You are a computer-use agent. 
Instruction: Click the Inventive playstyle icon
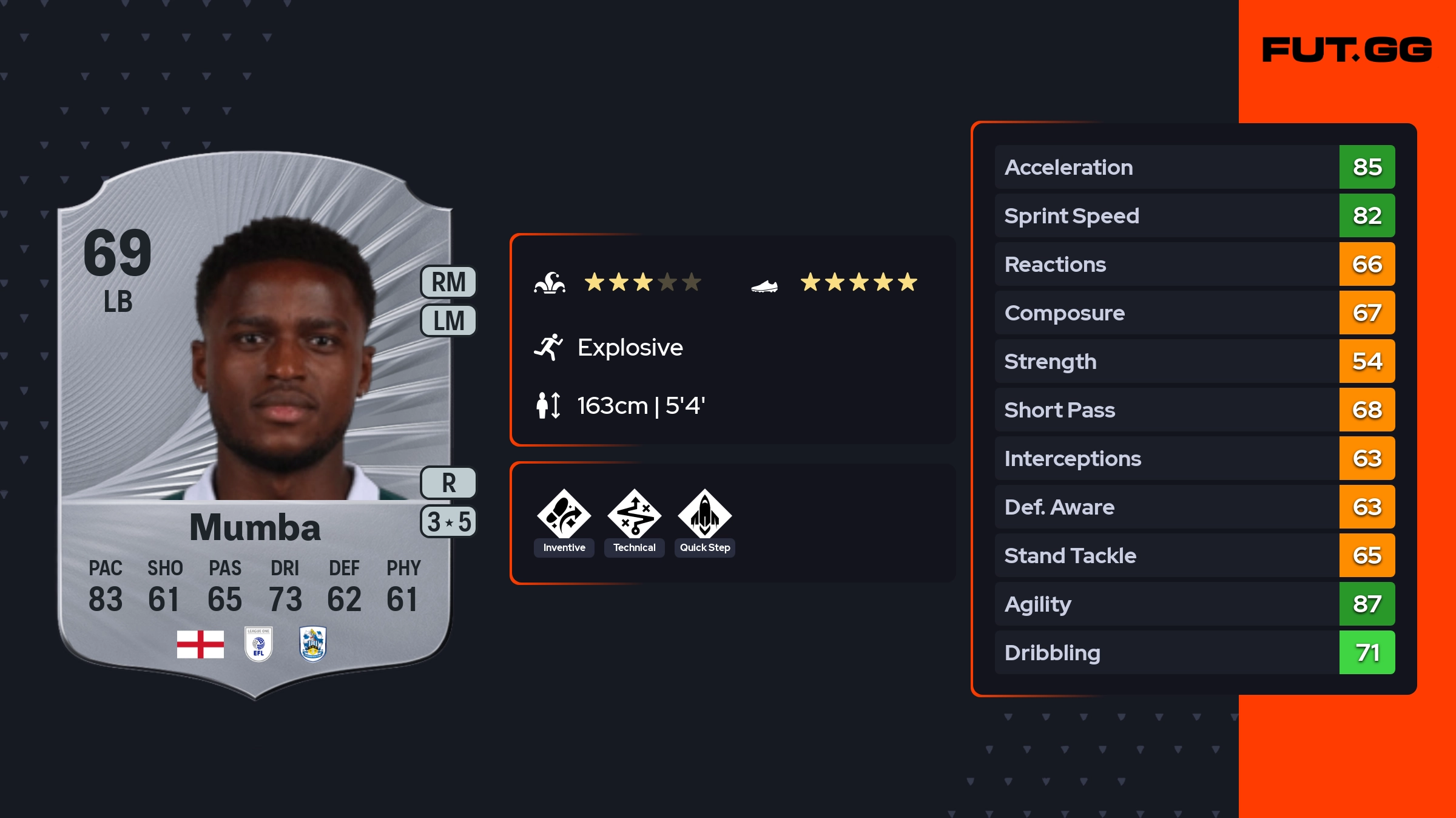(x=564, y=515)
